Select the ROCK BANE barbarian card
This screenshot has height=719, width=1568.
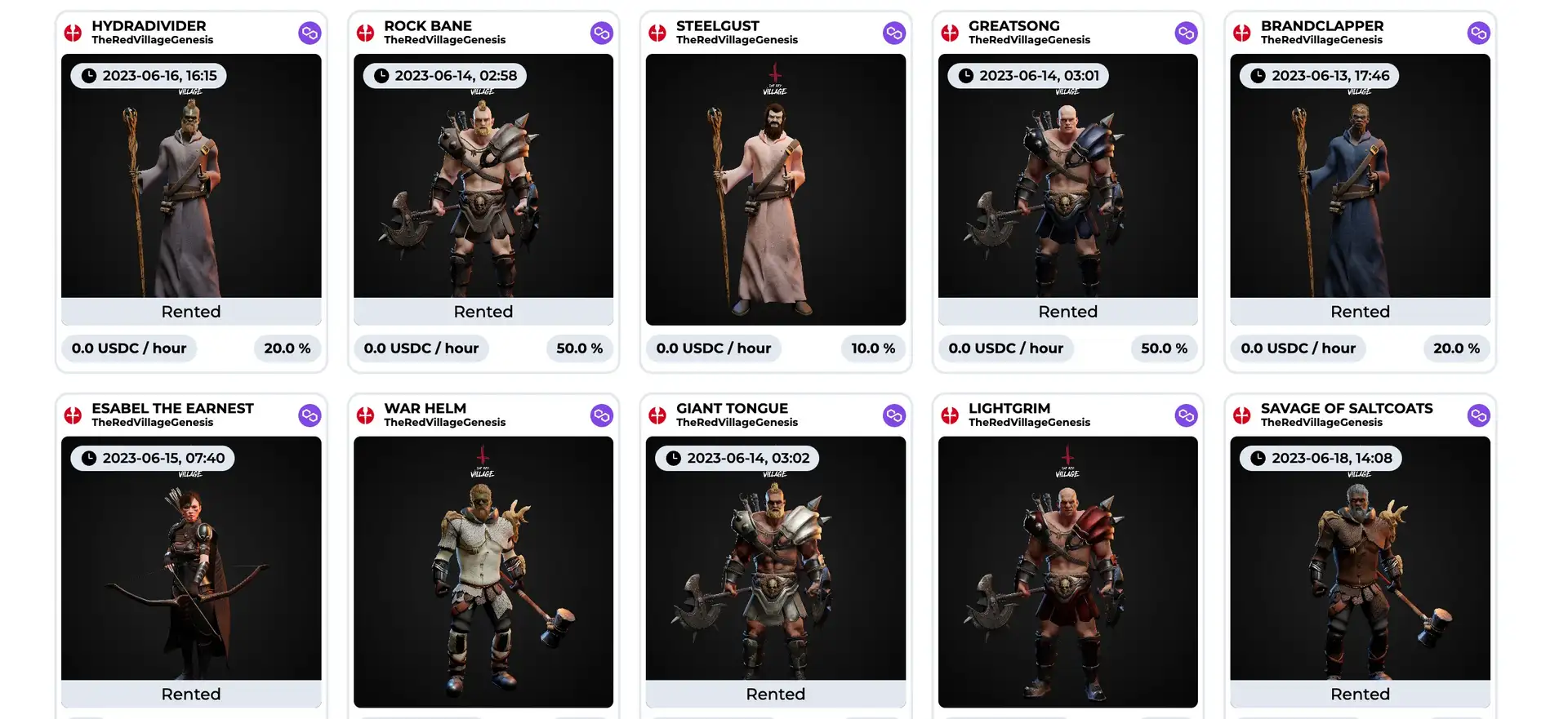(483, 188)
